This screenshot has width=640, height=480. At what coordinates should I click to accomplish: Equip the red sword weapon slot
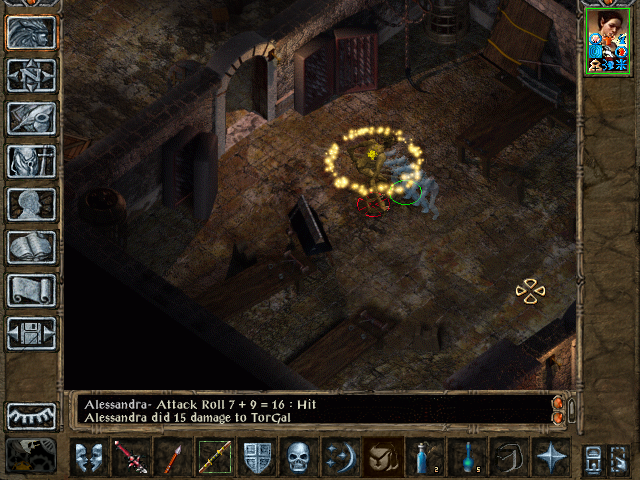[130, 458]
